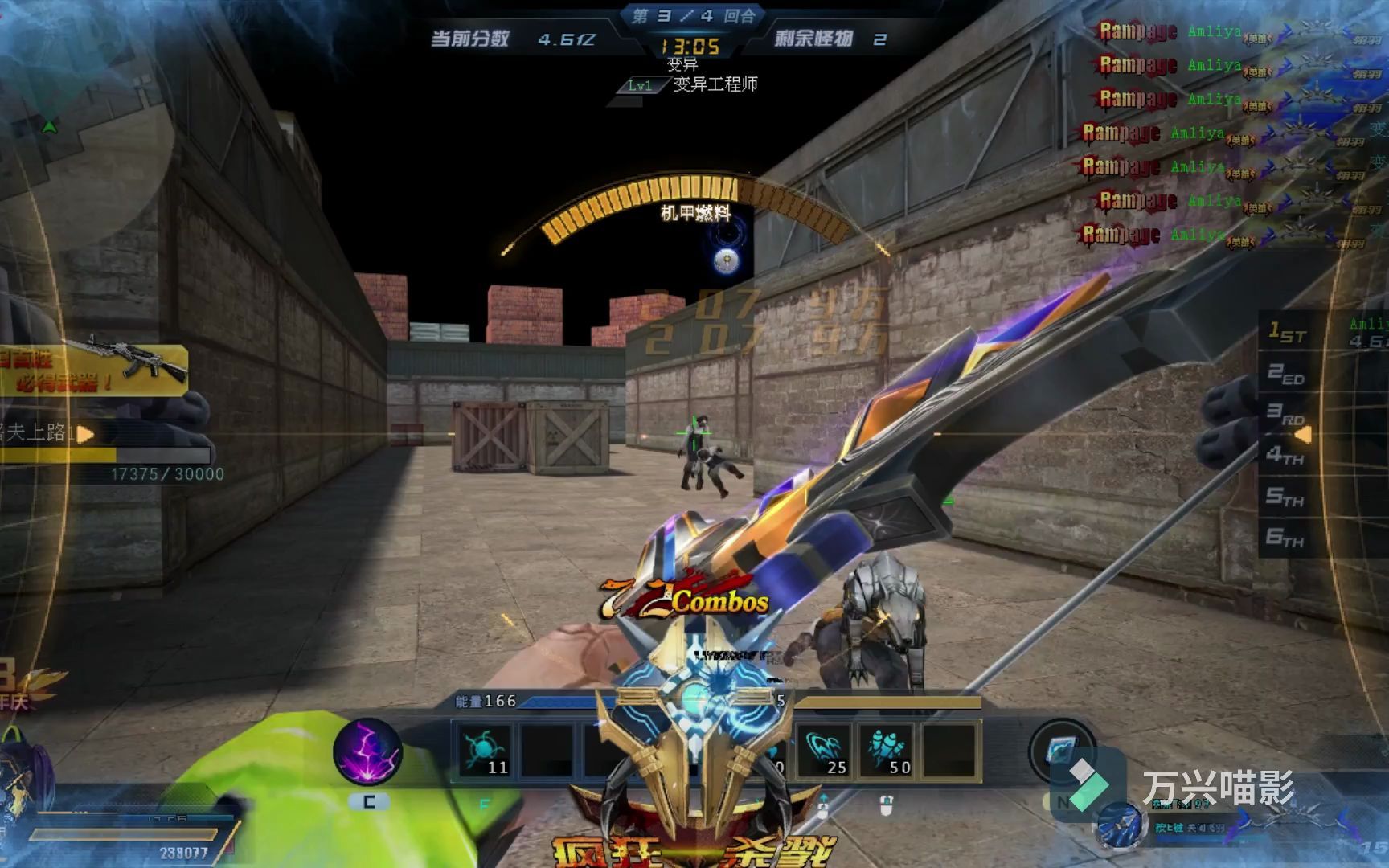Activate the purple lightning orb skill

[x=367, y=752]
